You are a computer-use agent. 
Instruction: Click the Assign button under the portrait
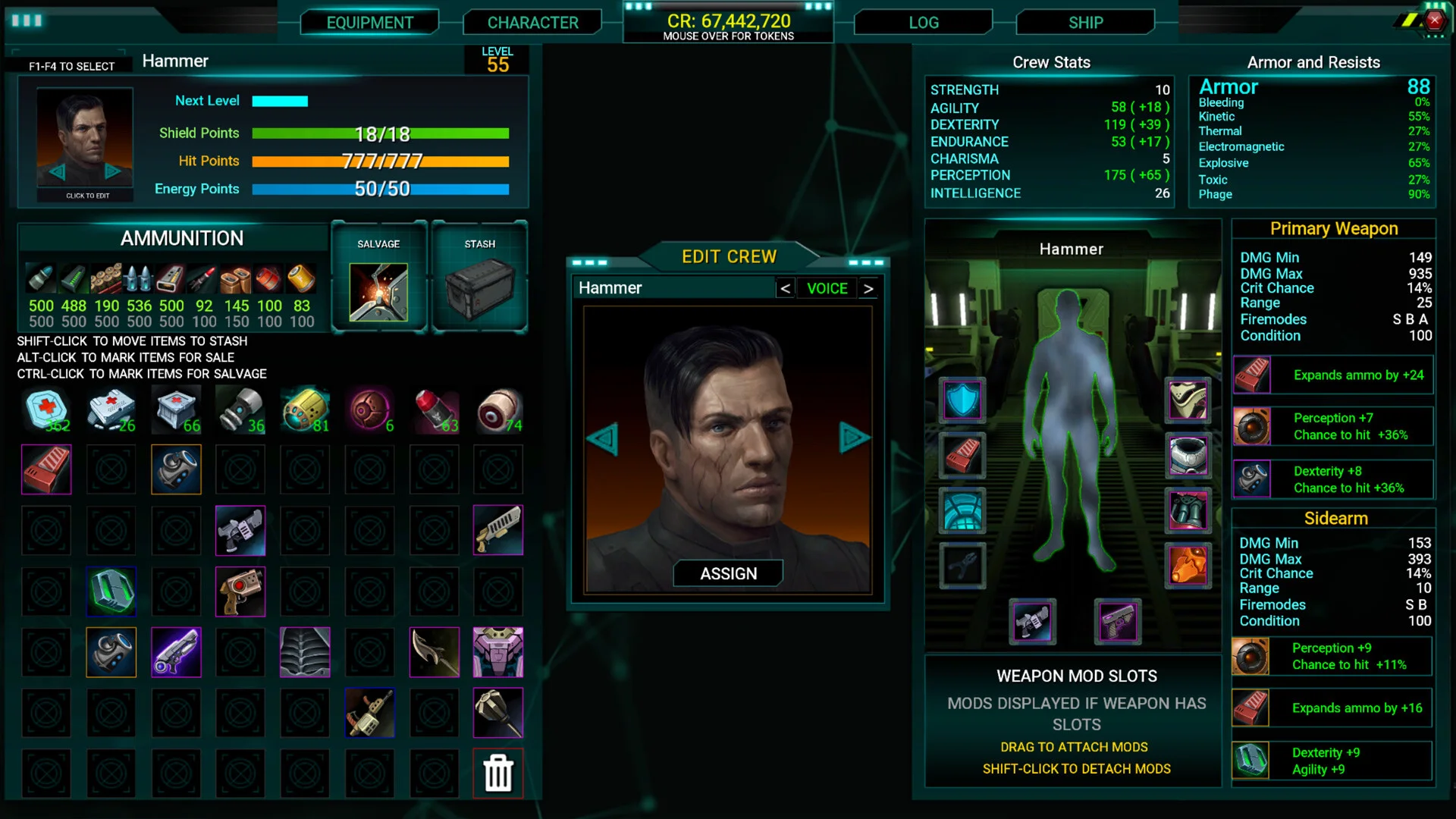click(x=728, y=573)
